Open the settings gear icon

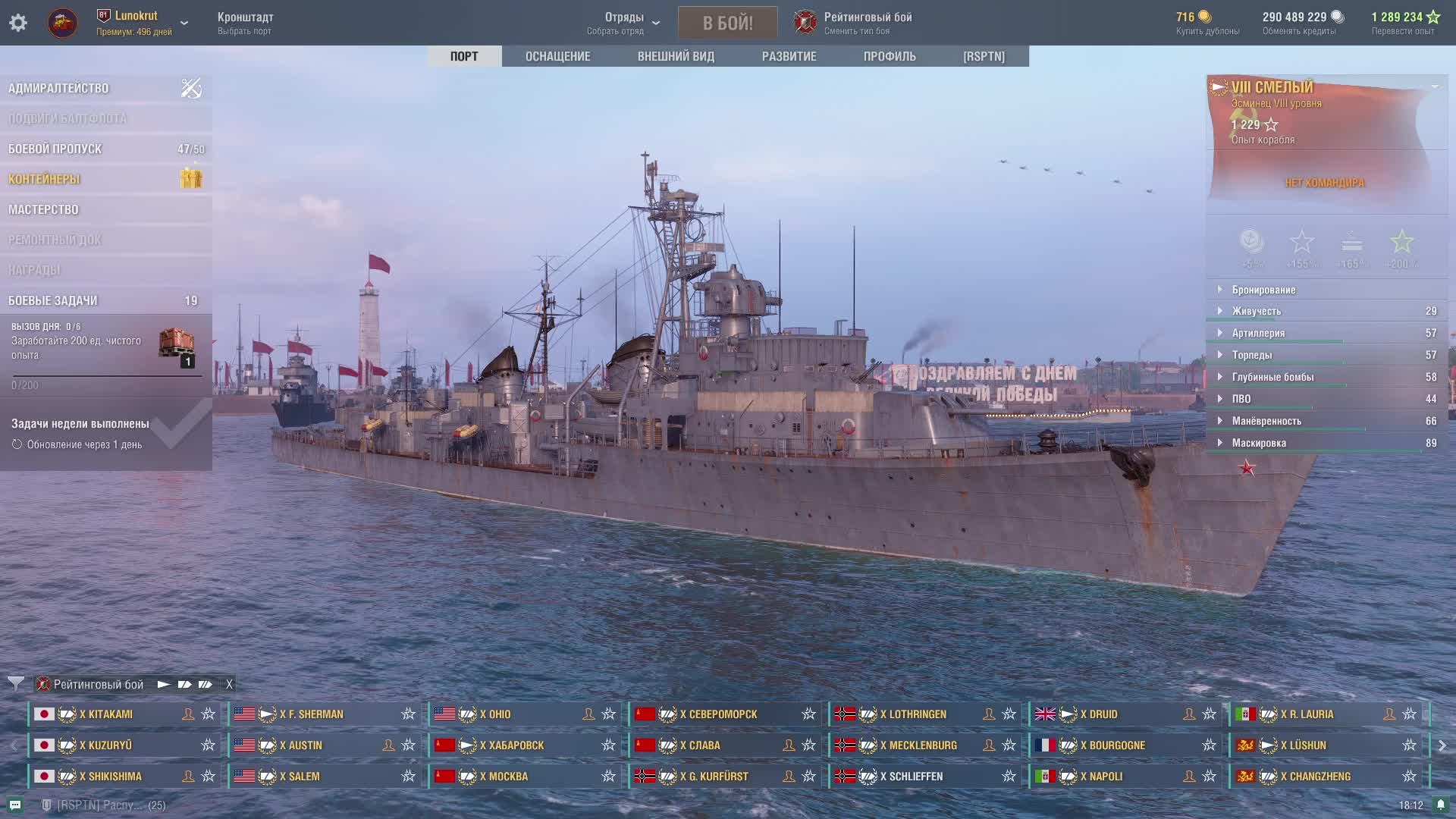click(18, 23)
